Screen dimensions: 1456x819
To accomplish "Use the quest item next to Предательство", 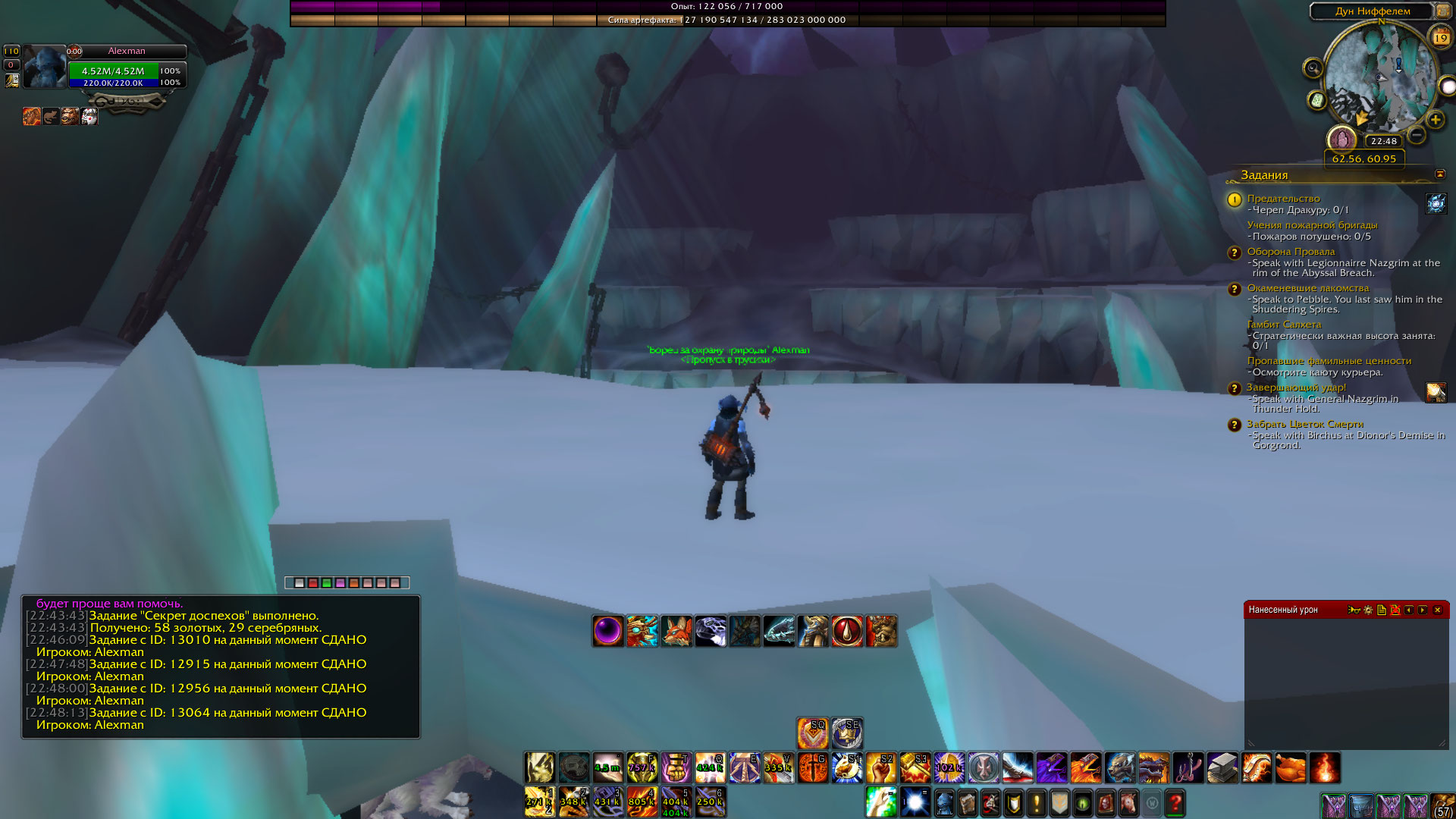I will tap(1436, 203).
